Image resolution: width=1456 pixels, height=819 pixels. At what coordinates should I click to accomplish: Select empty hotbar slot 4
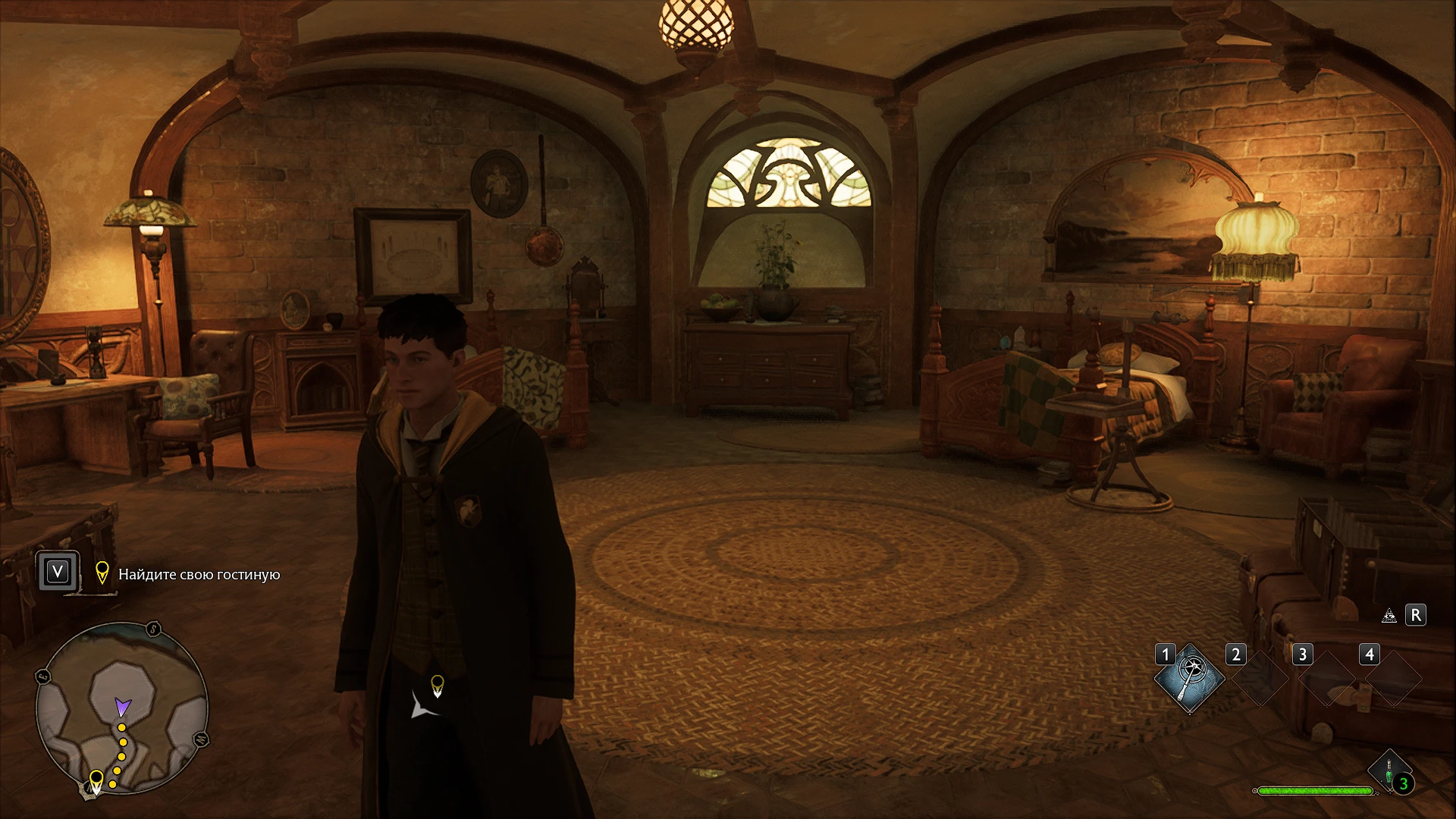coord(1393,676)
